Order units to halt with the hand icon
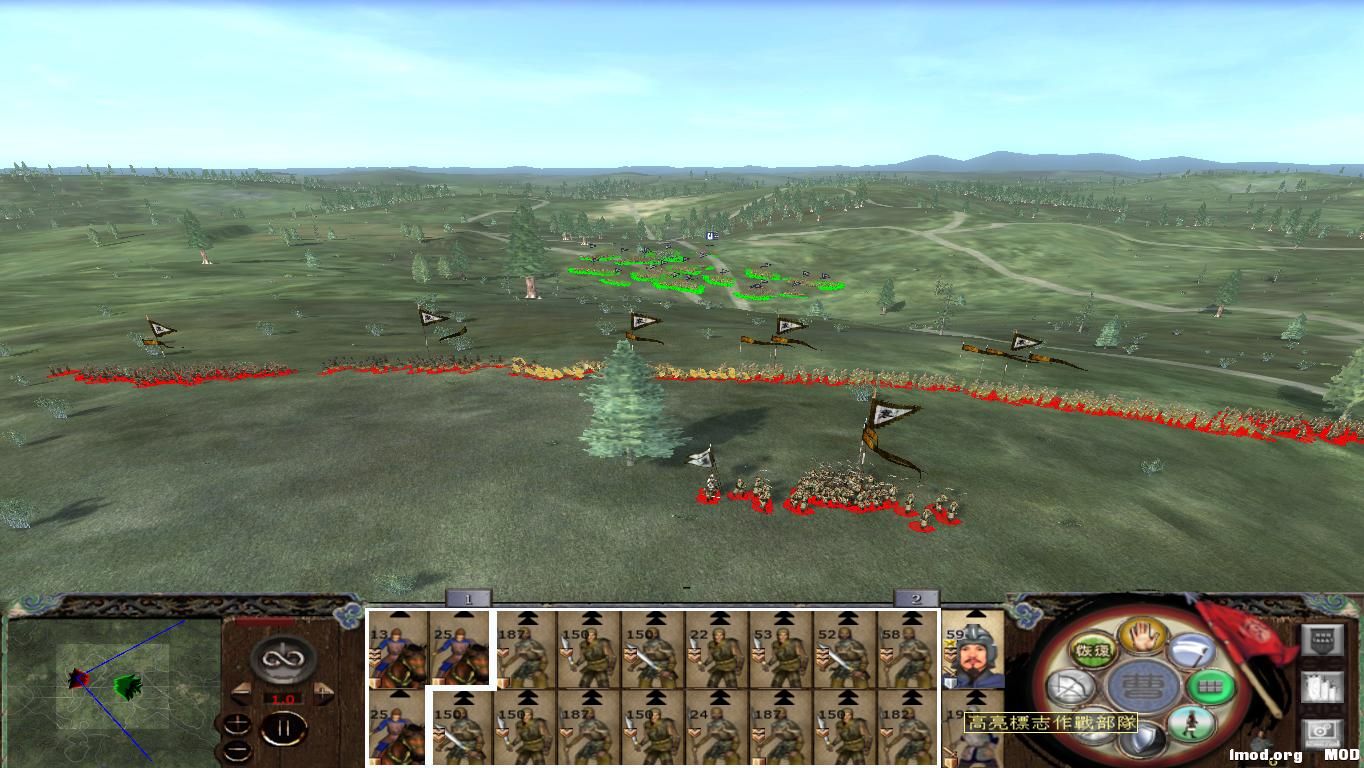This screenshot has height=768, width=1364. coord(1144,637)
